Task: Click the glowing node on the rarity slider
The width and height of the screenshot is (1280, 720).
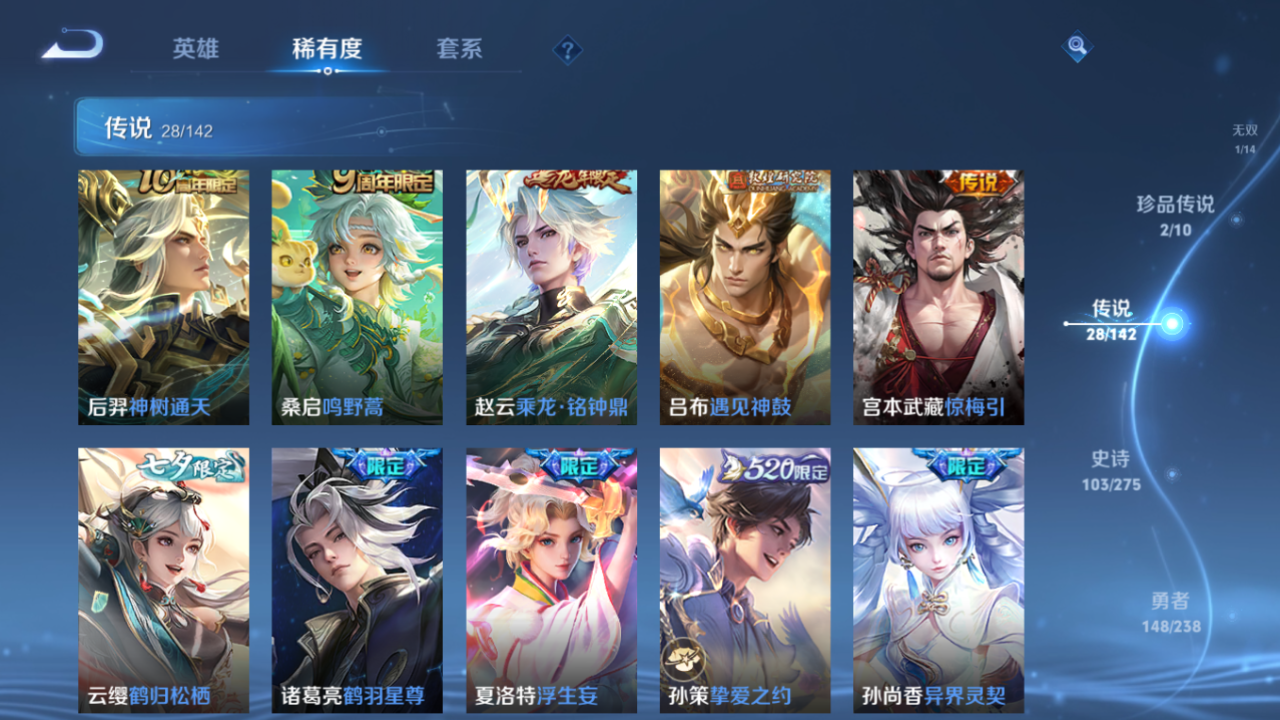Action: click(x=1172, y=325)
